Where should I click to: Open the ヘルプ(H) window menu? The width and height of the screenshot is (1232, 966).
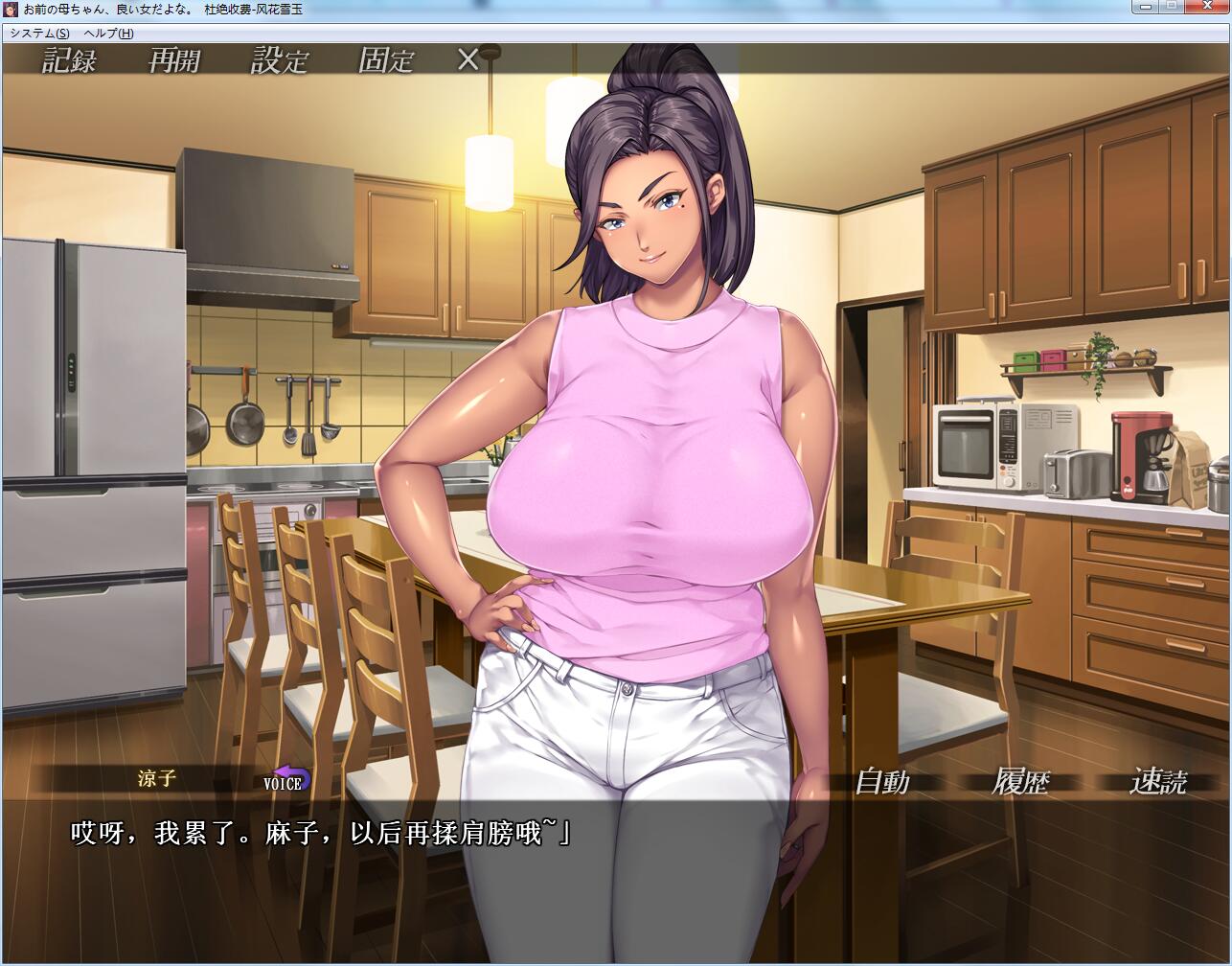pyautogui.click(x=108, y=33)
